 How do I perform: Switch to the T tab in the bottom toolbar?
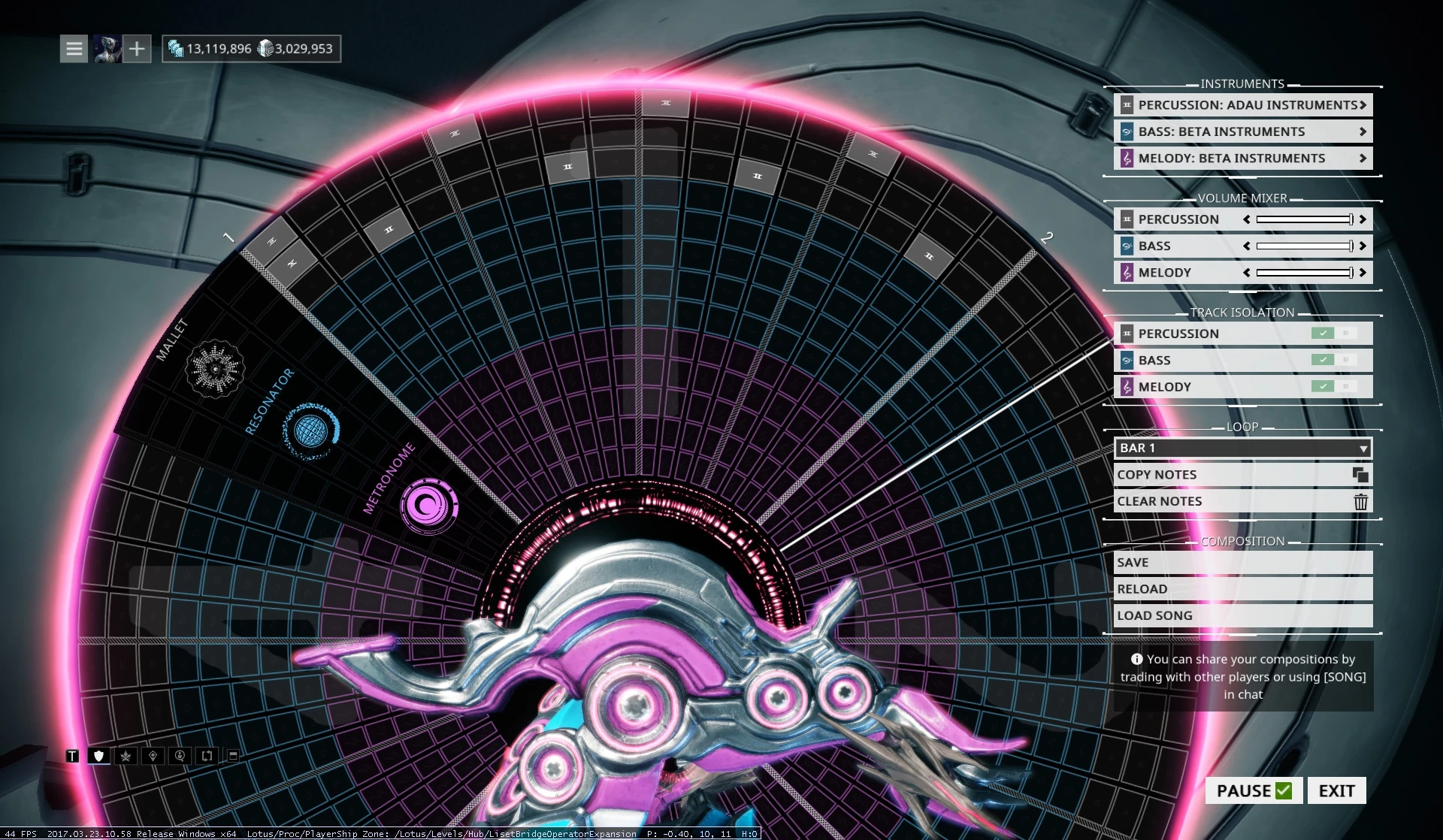72,756
